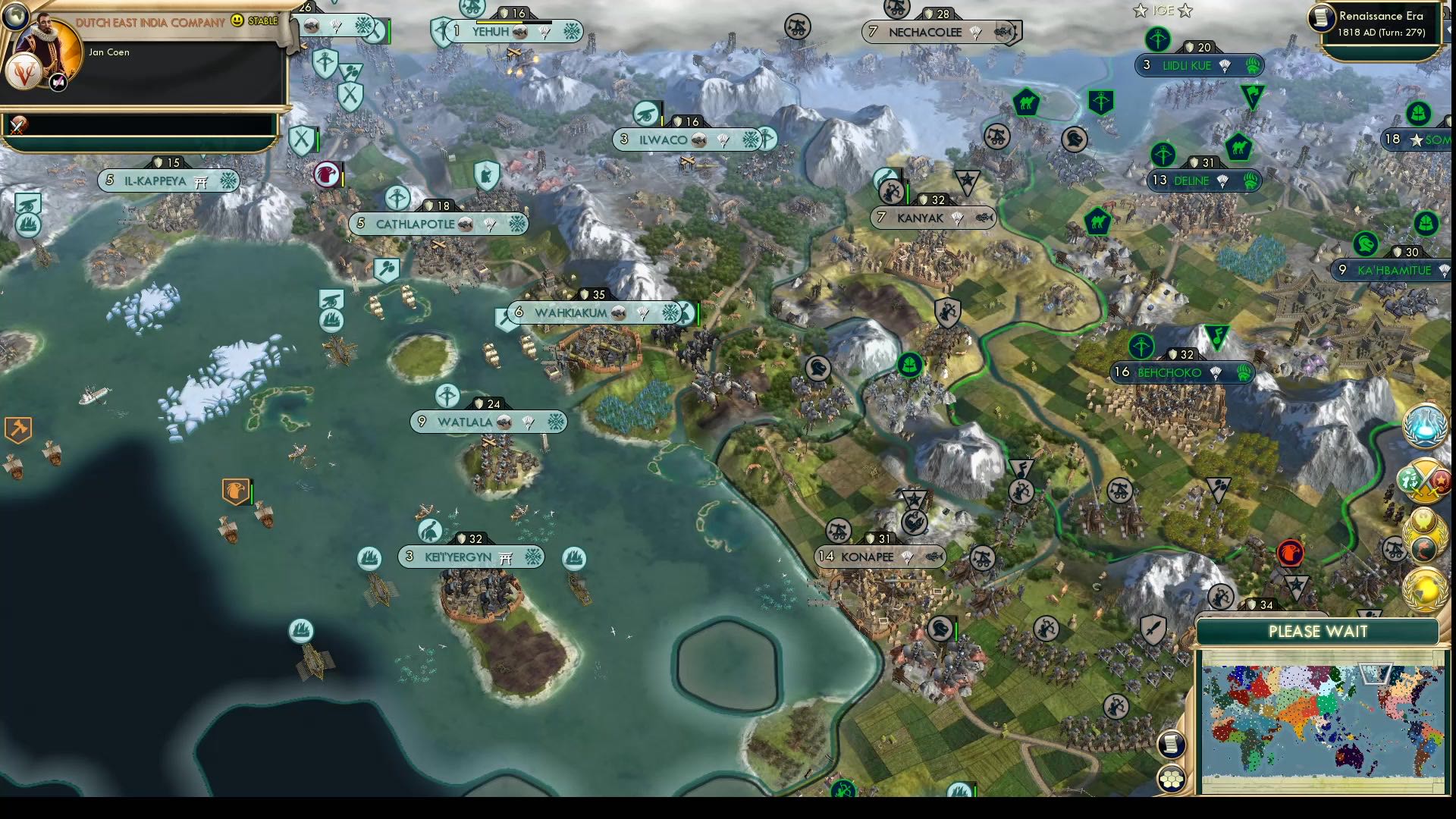Image resolution: width=1456 pixels, height=819 pixels.
Task: Click the IGE label at the top
Action: (1163, 10)
